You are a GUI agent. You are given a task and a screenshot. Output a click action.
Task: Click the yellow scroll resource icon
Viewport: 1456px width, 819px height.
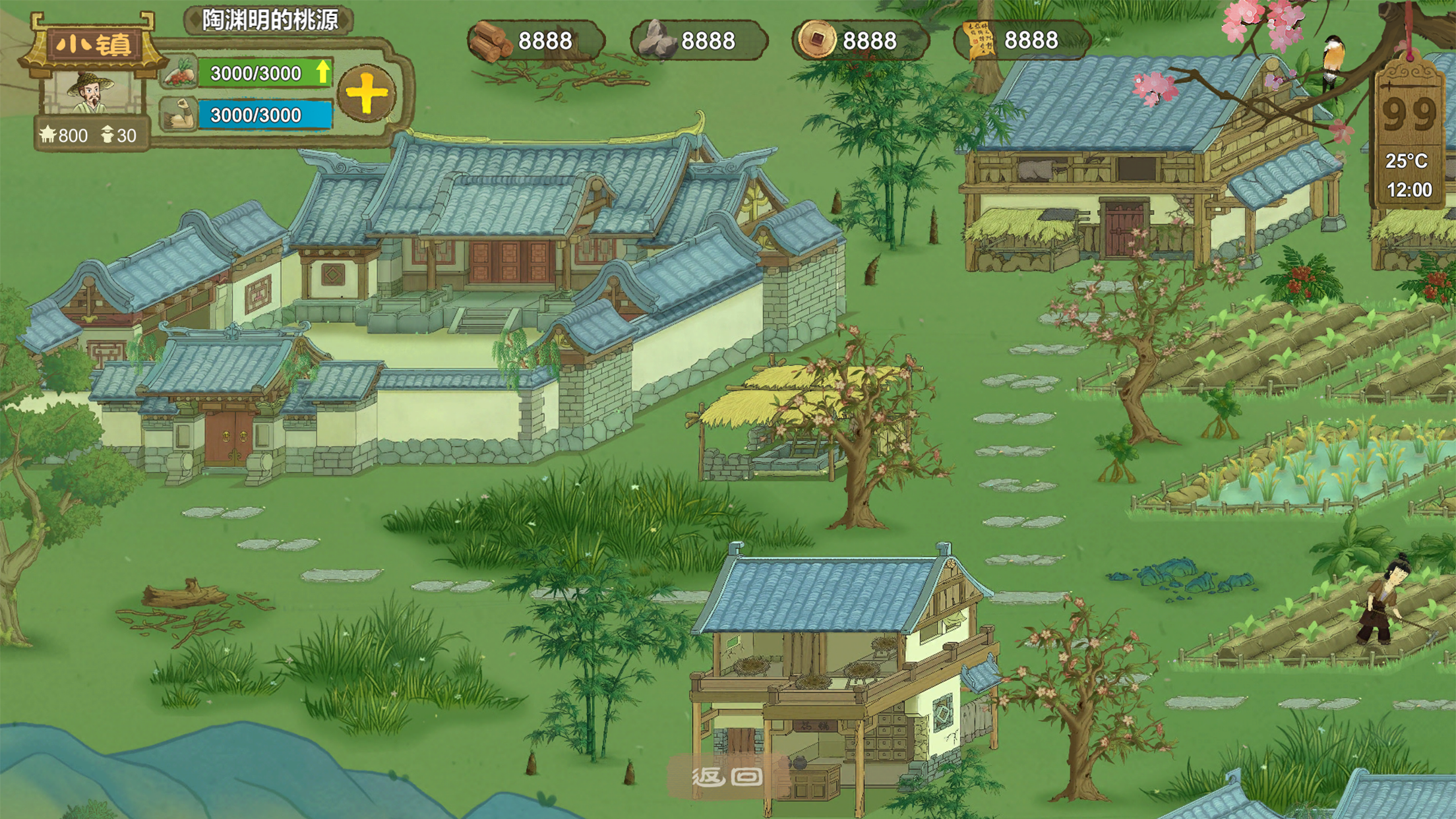pos(979,40)
